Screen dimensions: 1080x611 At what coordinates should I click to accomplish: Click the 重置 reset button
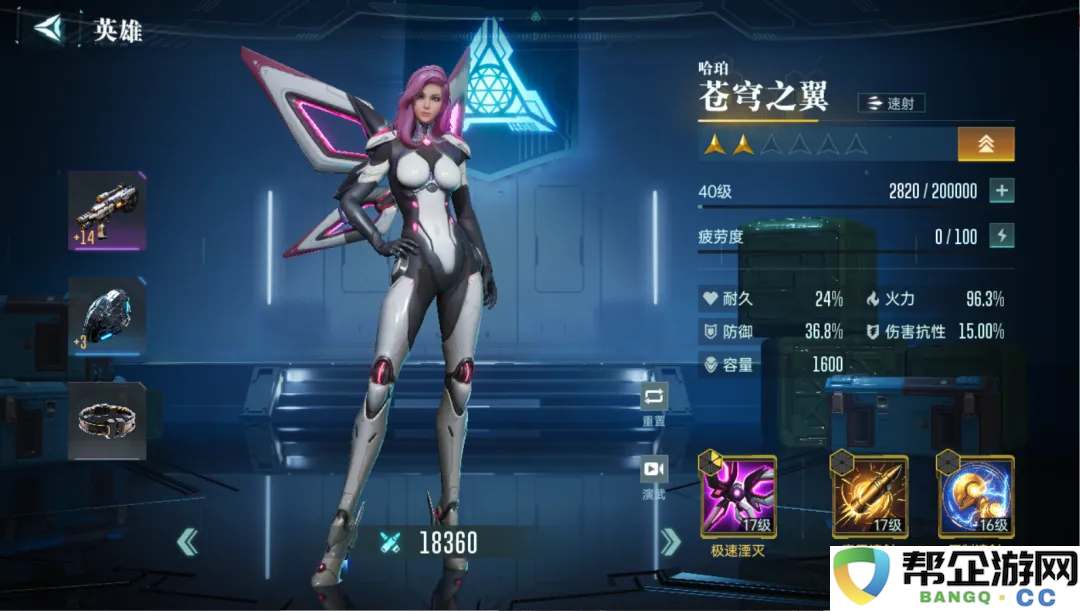pos(654,398)
